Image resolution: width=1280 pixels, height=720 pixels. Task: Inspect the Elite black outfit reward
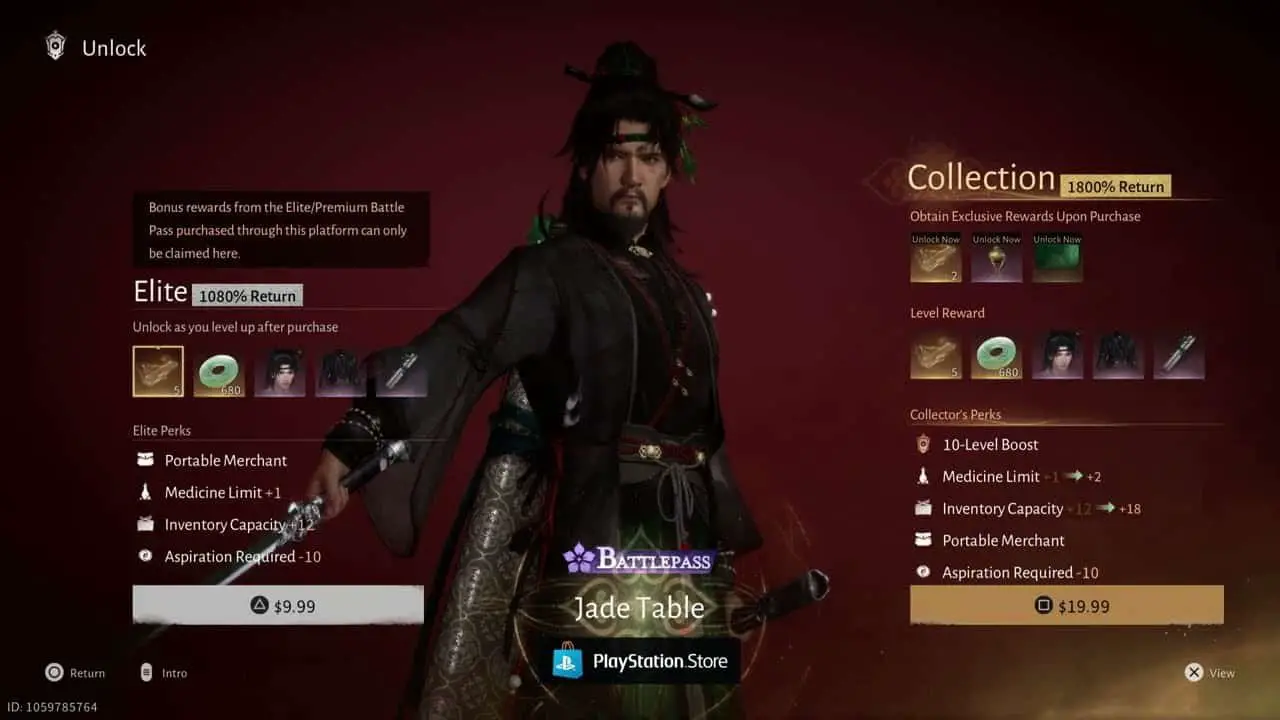tap(341, 372)
